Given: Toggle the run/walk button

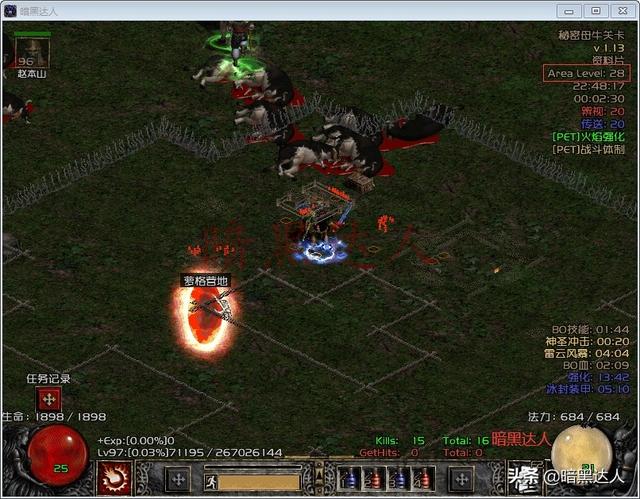Looking at the screenshot, I should coord(210,478).
